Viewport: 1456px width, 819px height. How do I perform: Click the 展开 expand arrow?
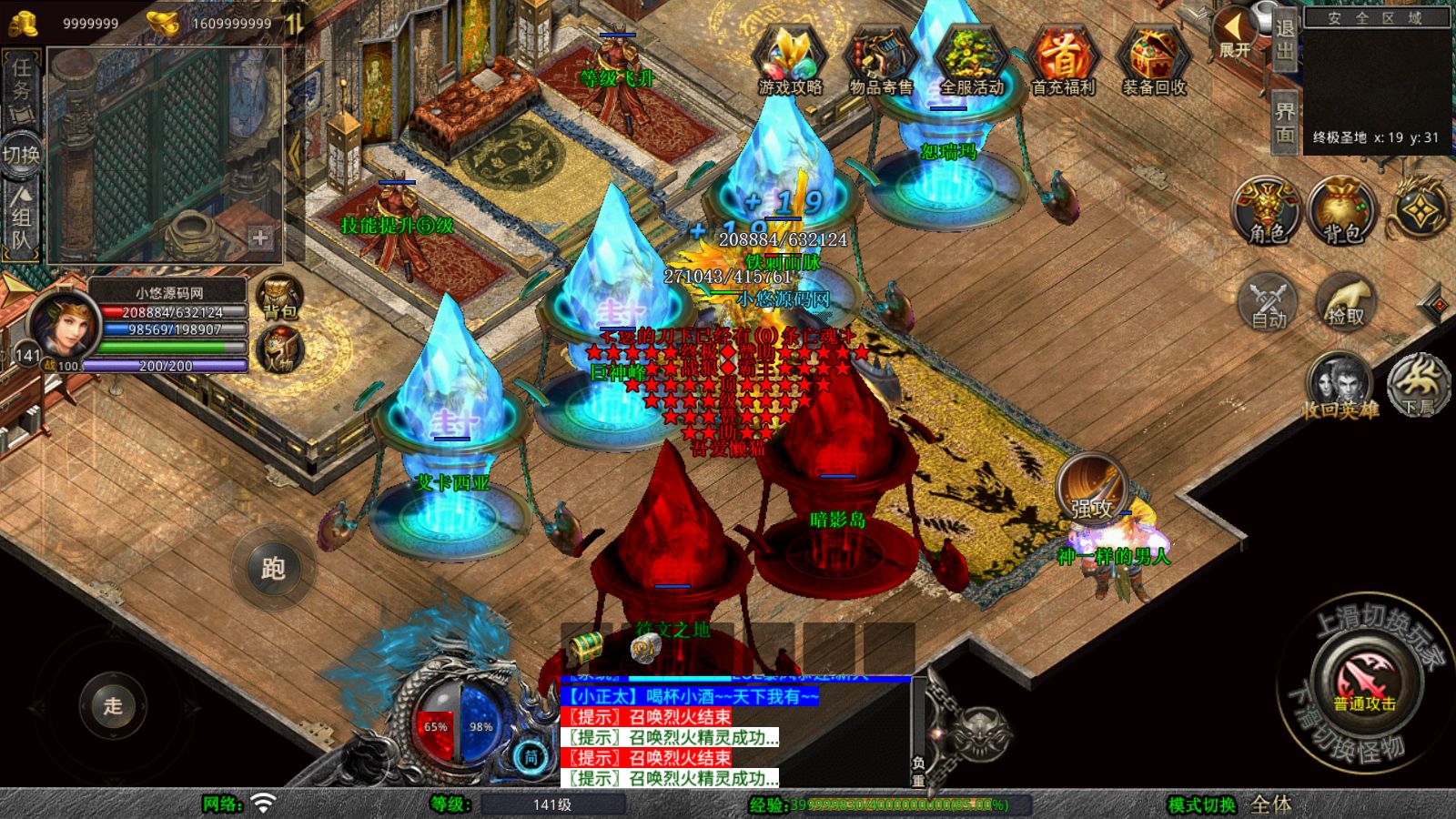(1235, 34)
